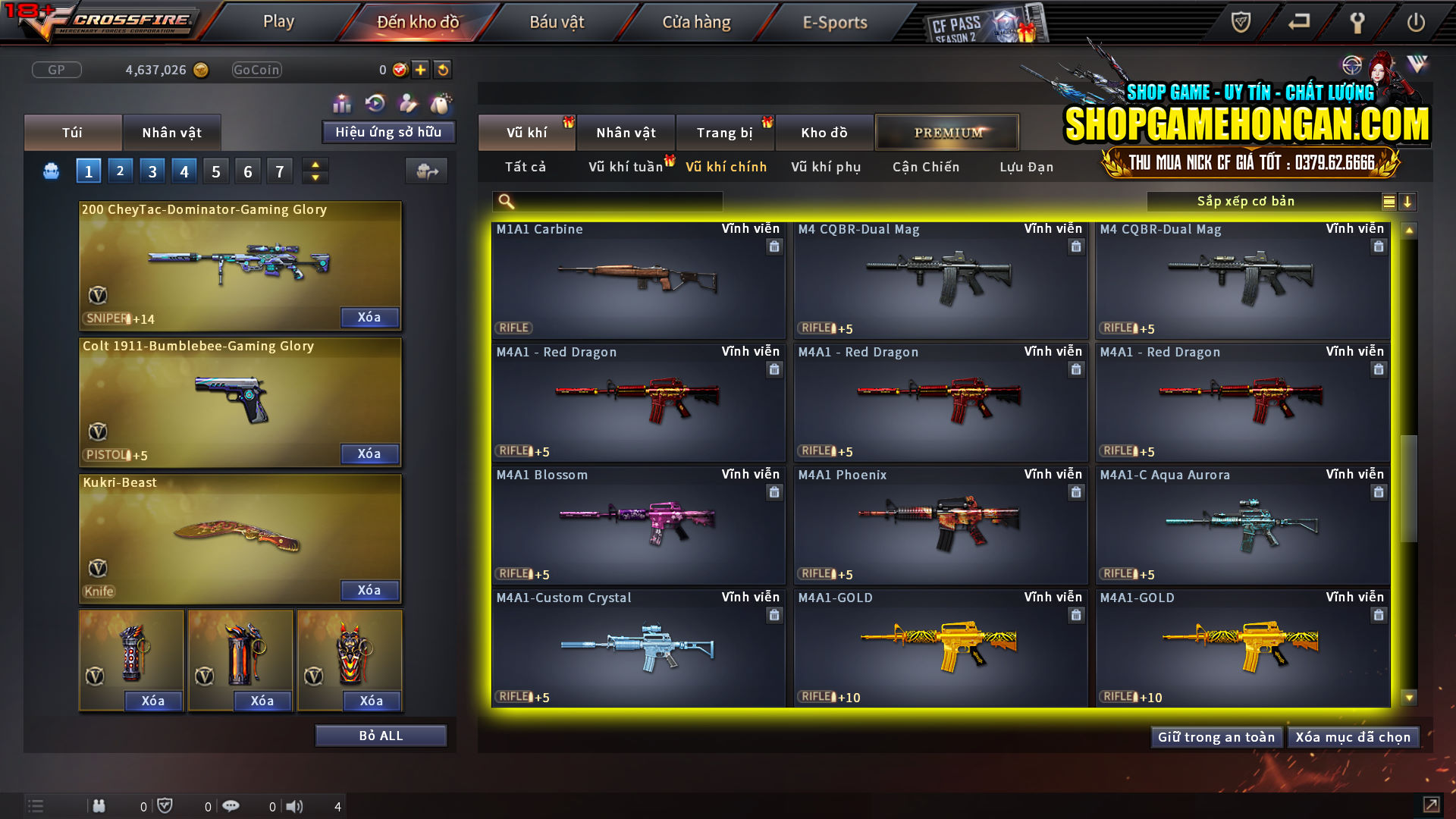Viewport: 1456px width, 819px height.
Task: Click Xóa mục đã chọn at bottom right
Action: coord(1354,736)
